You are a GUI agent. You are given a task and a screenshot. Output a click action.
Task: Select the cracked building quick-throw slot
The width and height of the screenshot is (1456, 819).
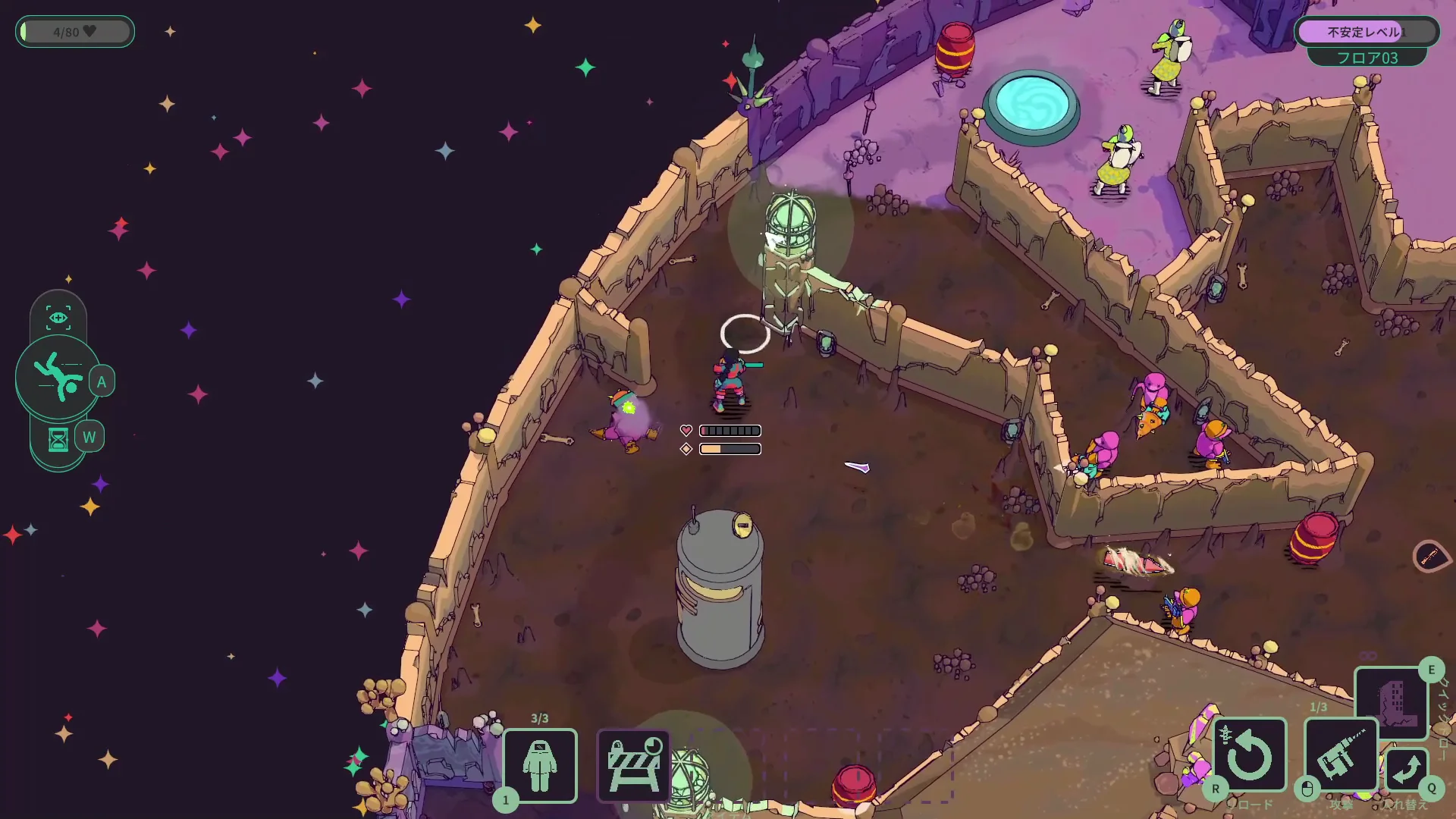point(1391,701)
